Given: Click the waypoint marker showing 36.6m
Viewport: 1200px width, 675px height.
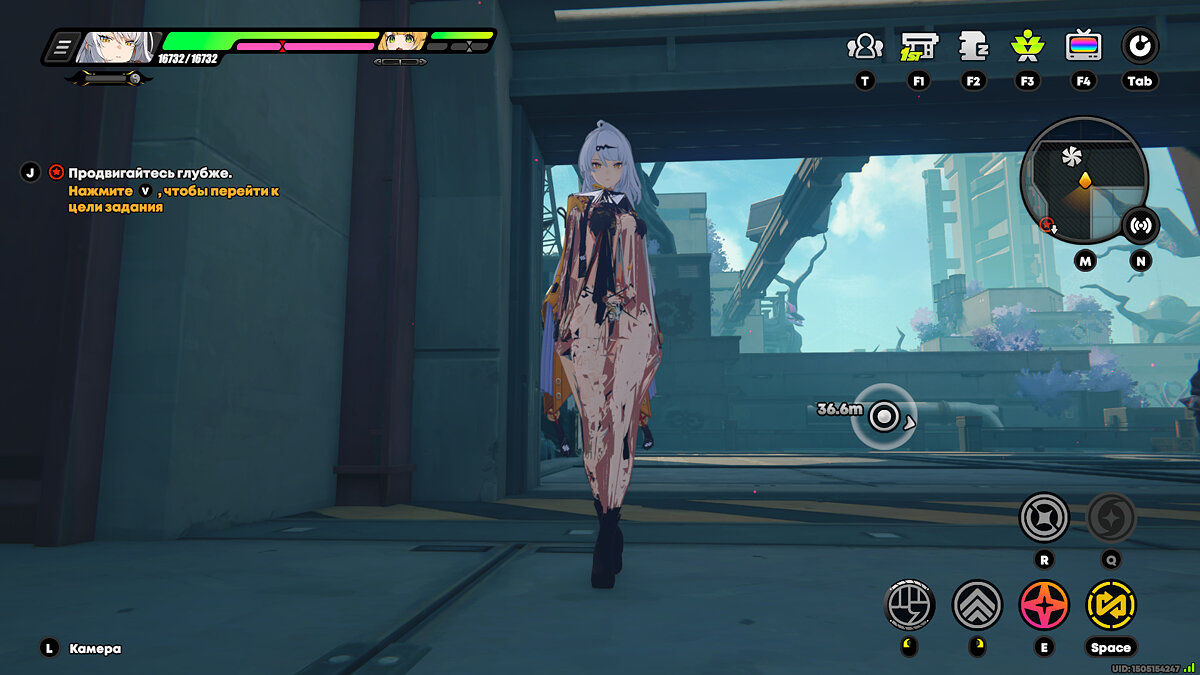Looking at the screenshot, I should point(884,416).
